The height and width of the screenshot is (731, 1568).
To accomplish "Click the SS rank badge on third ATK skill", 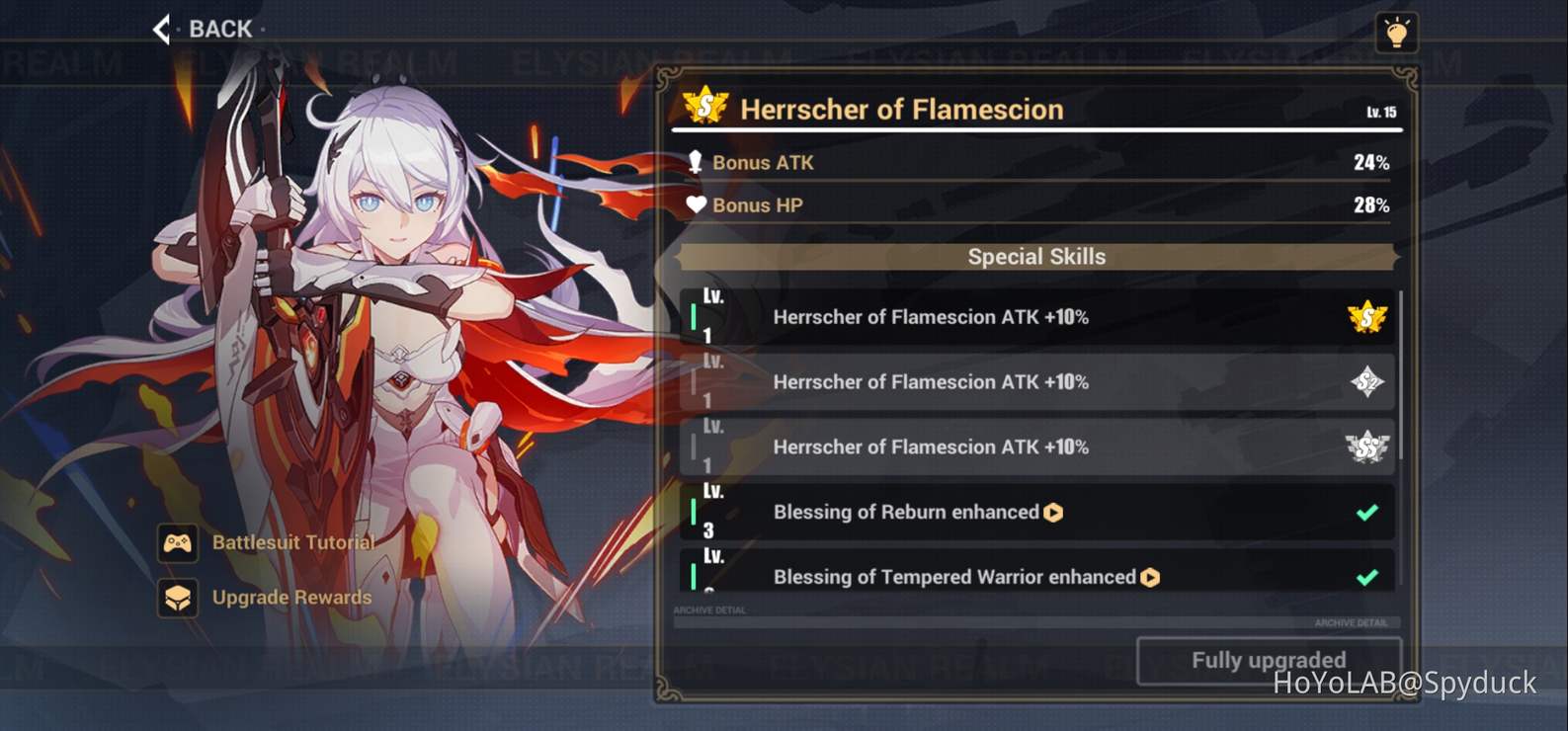I will [x=1365, y=447].
